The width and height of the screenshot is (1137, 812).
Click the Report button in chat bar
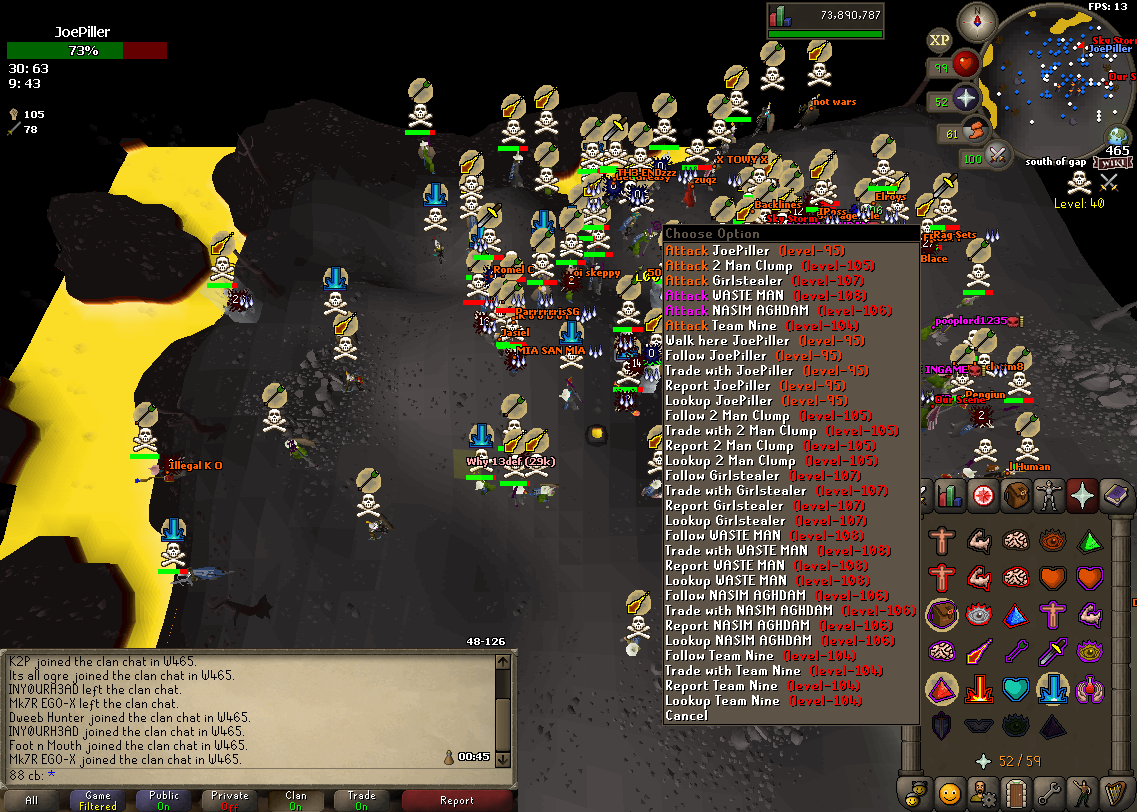[457, 800]
